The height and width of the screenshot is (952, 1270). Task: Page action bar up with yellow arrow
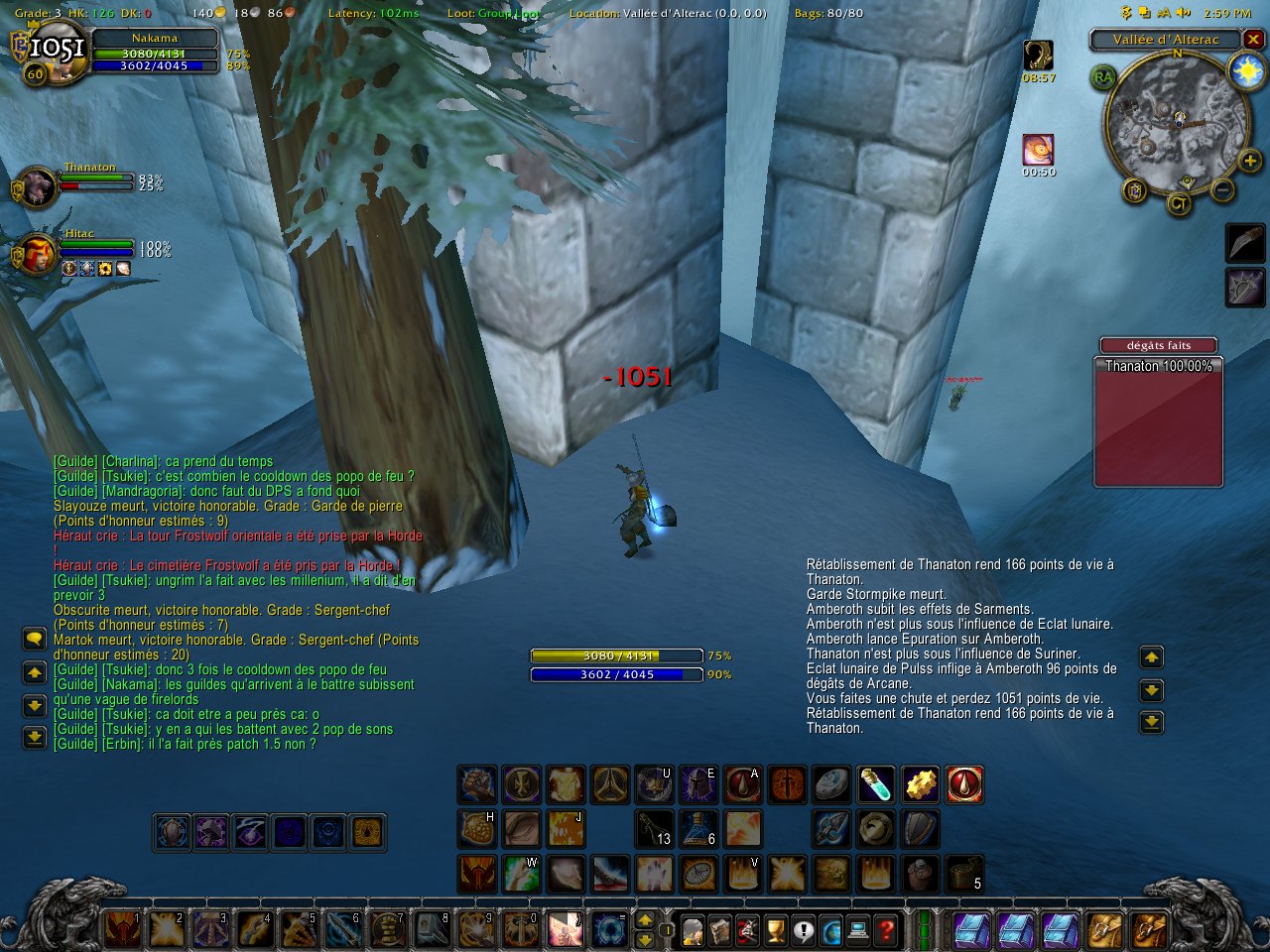[x=644, y=921]
